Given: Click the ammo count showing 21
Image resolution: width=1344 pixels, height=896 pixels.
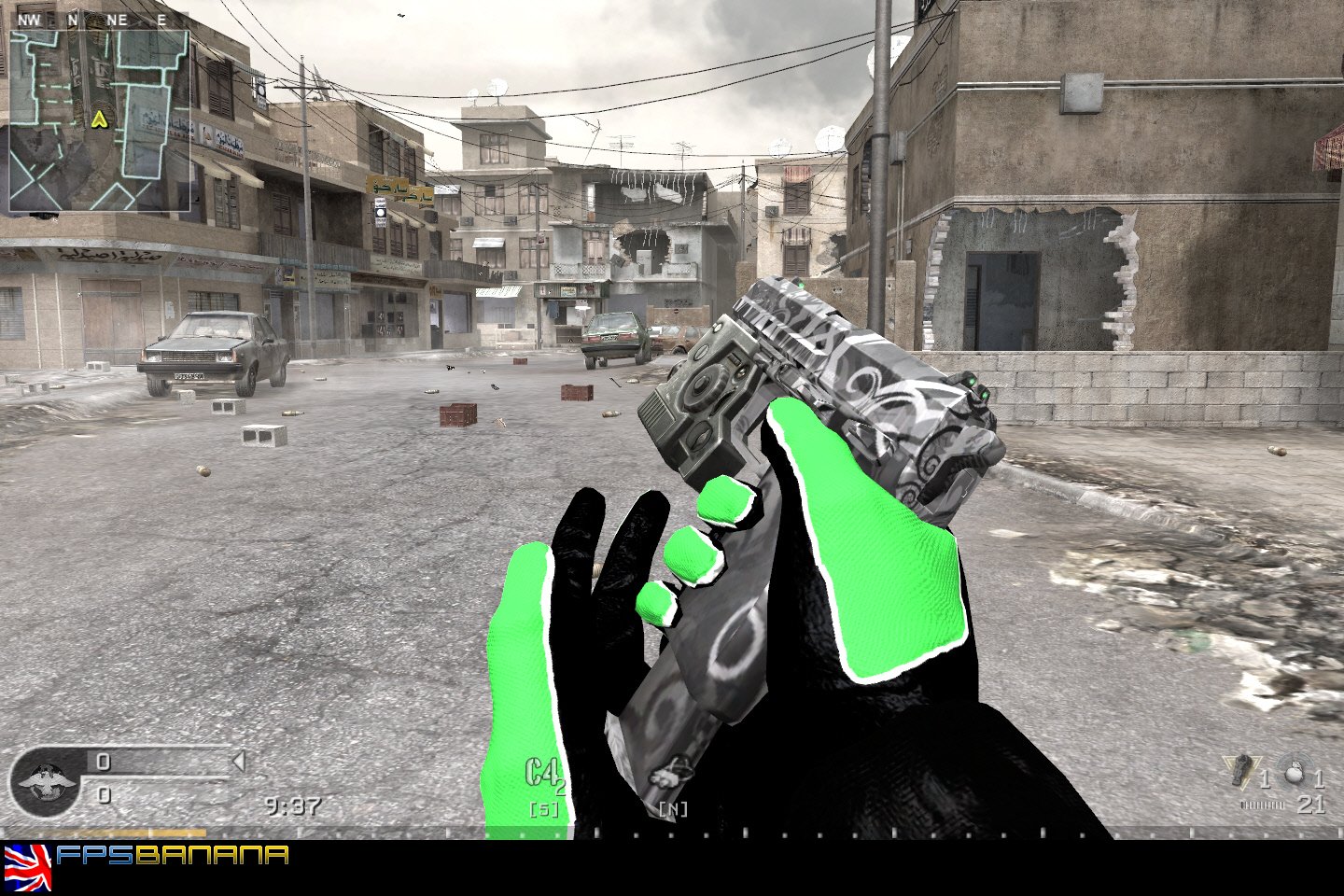Looking at the screenshot, I should click(x=1309, y=804).
